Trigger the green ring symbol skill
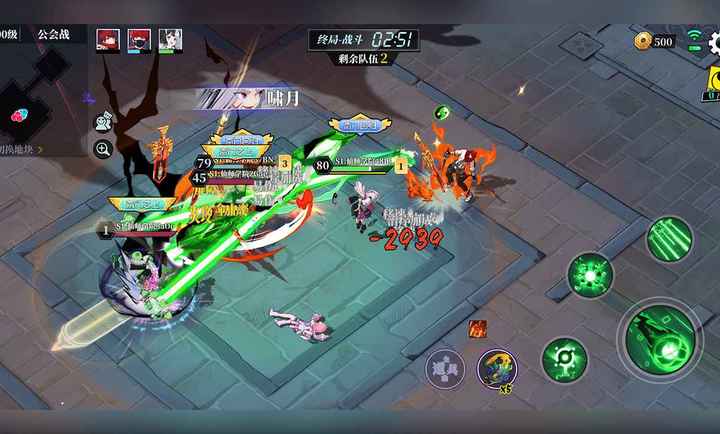Viewport: 720px width, 434px height. pyautogui.click(x=564, y=359)
